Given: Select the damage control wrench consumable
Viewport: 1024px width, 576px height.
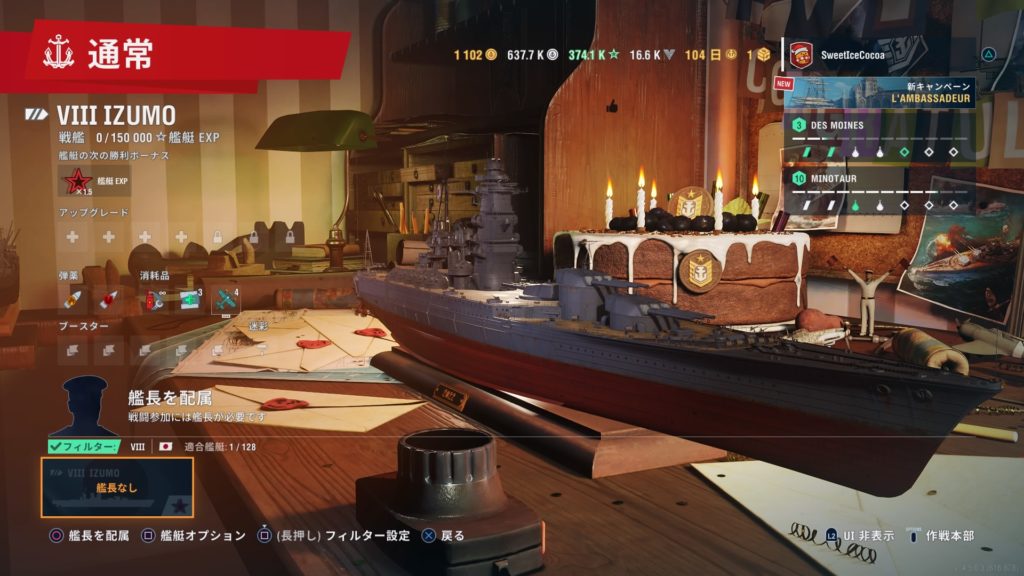Looking at the screenshot, I should (152, 299).
